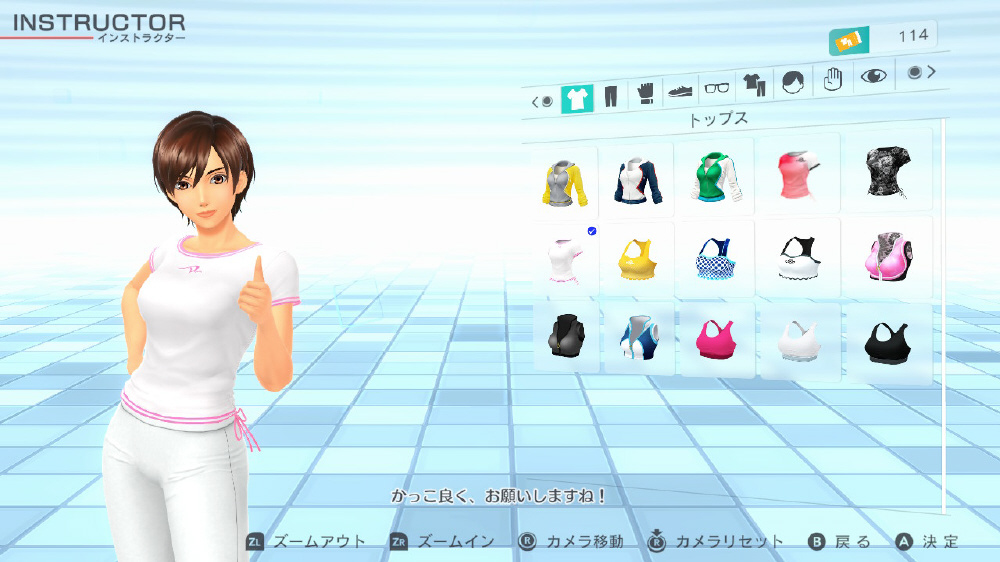Open the full outfit set tab
Screen dimensions: 1000x562
[753, 85]
